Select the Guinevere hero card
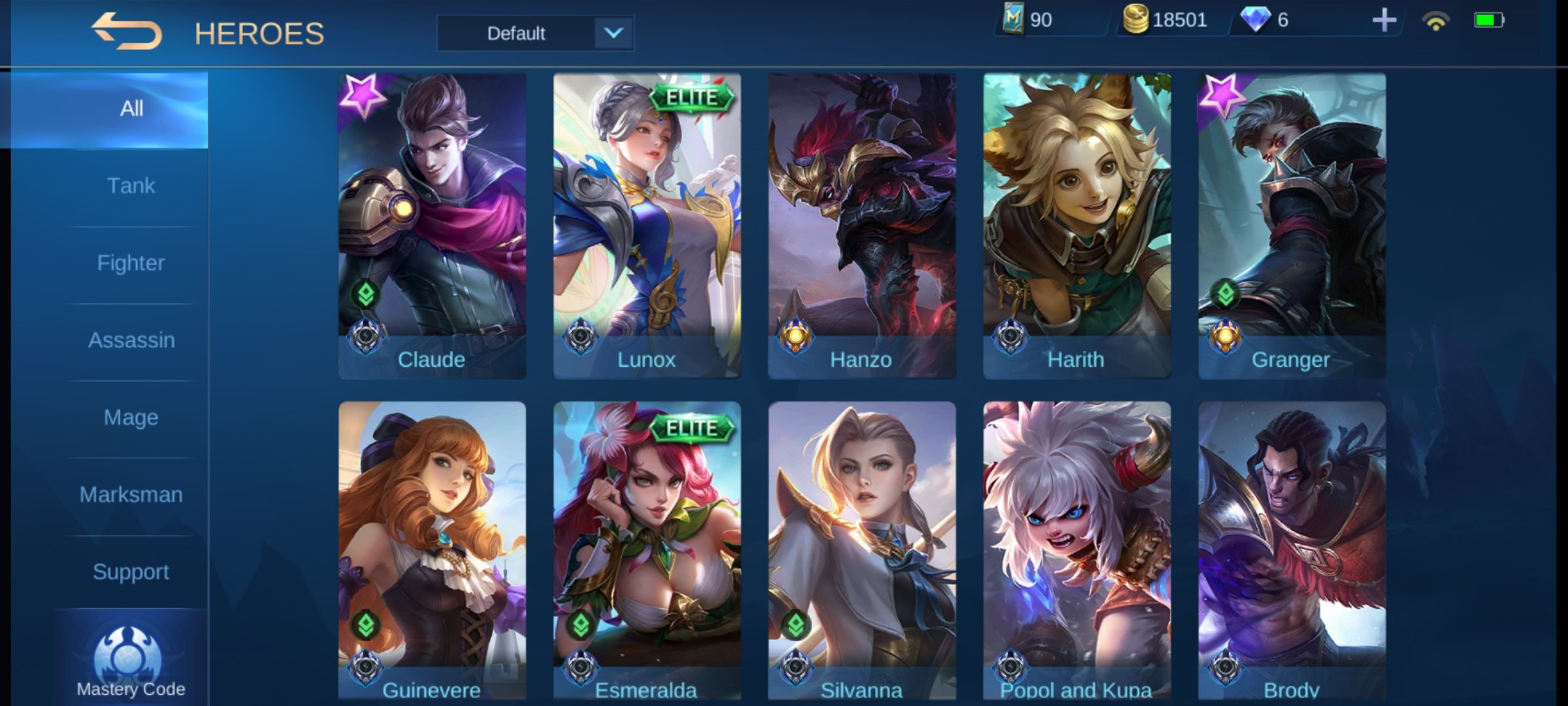The image size is (1568, 706). [432, 550]
